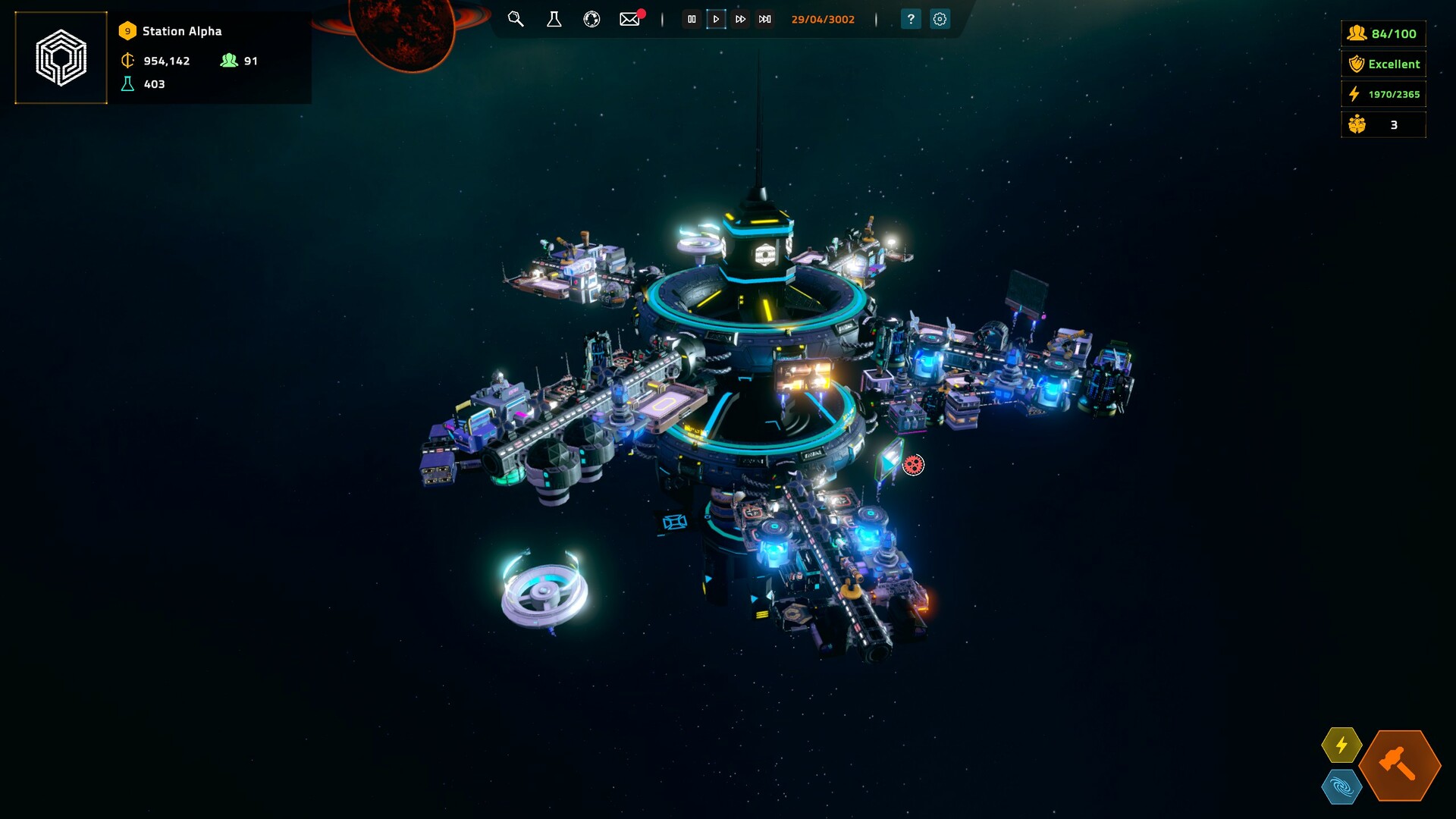Open the research flask menu
This screenshot has width=1456, height=819.
pyautogui.click(x=554, y=20)
